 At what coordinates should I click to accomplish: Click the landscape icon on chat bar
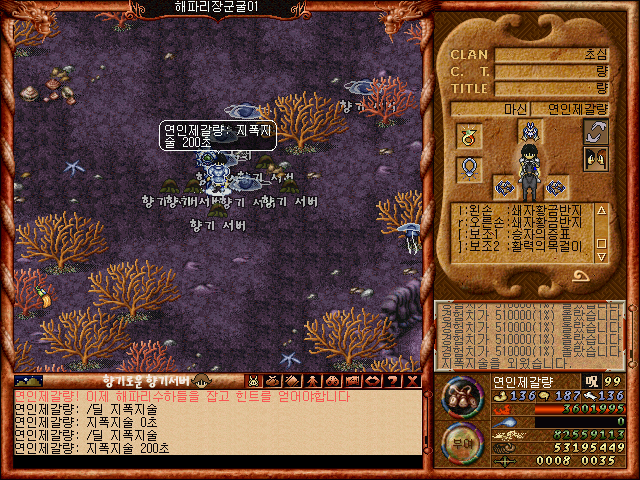[x=29, y=381]
